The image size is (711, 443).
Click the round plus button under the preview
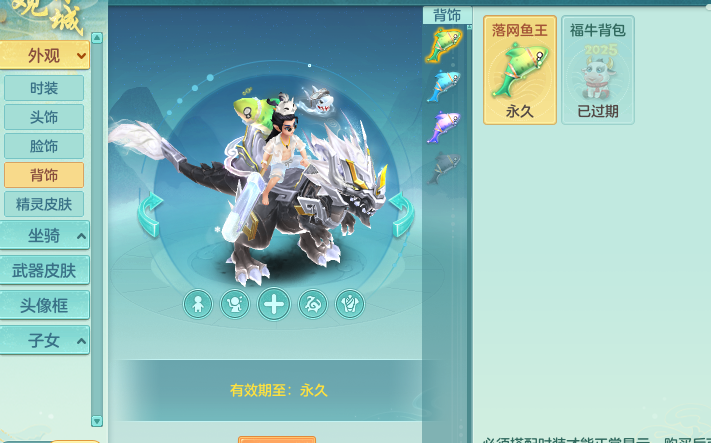tap(274, 303)
